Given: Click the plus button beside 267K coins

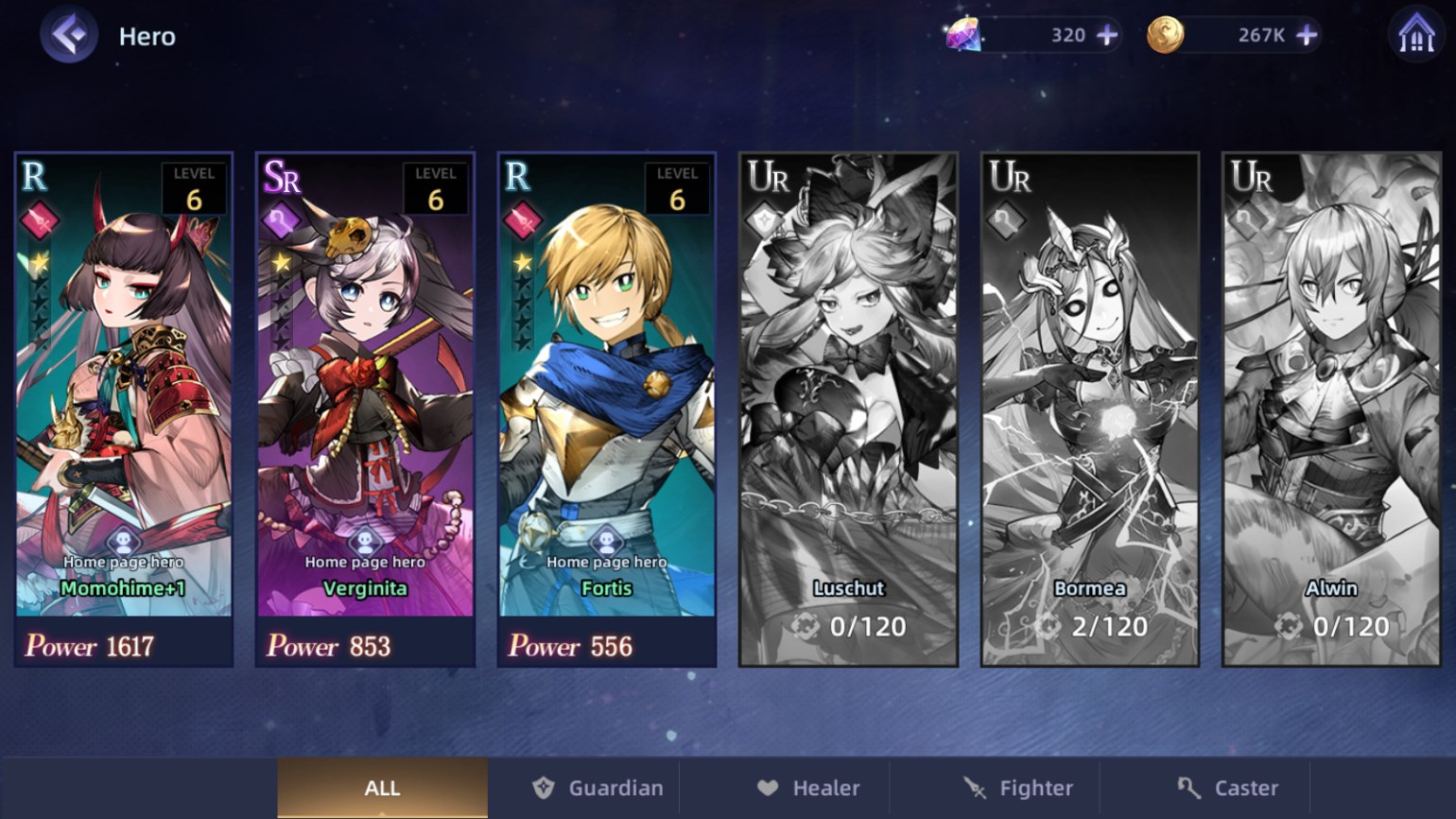Looking at the screenshot, I should click(x=1307, y=34).
